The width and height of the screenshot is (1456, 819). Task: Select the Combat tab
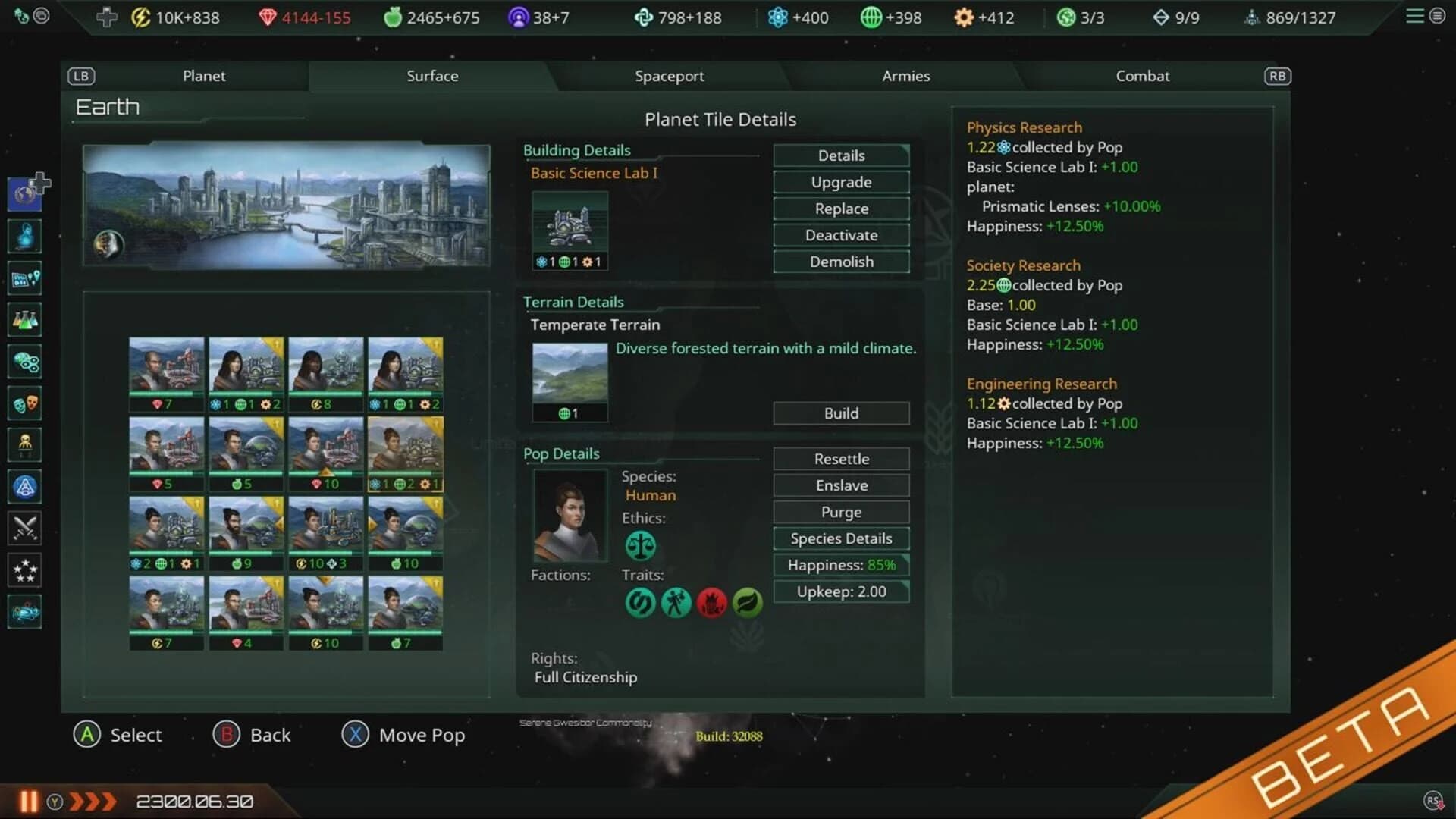(x=1142, y=76)
